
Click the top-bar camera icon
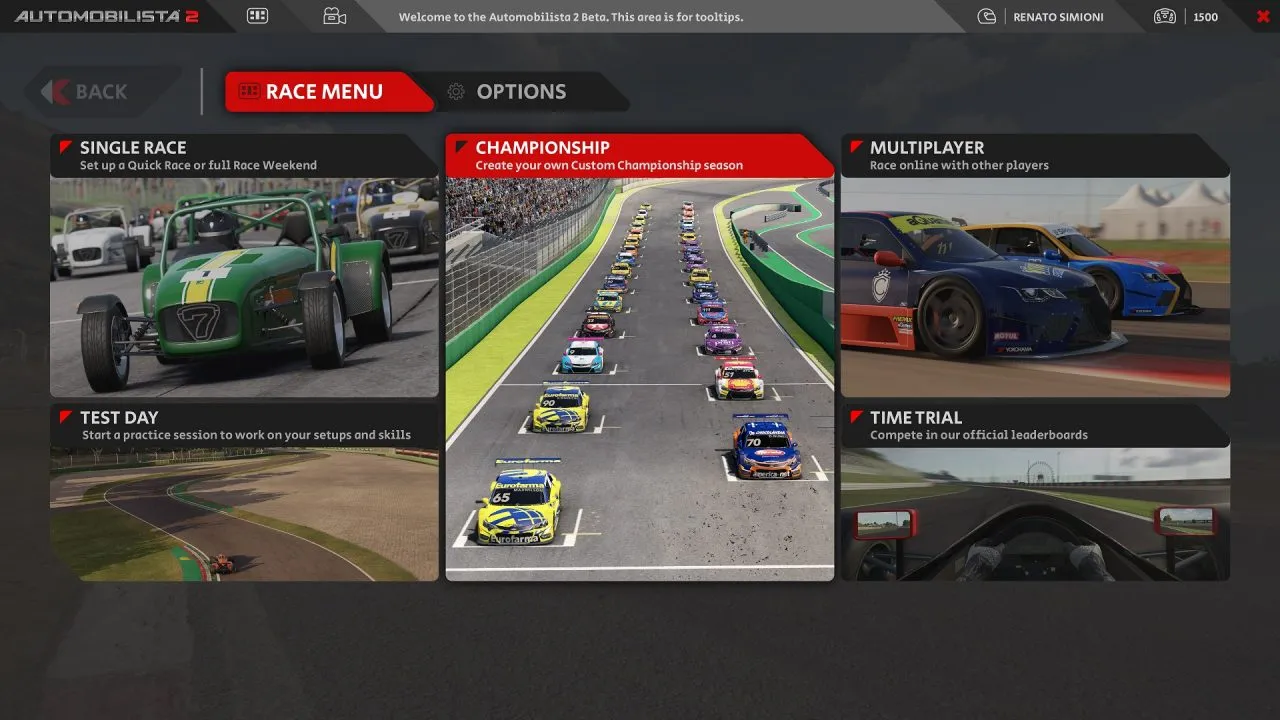(x=334, y=16)
